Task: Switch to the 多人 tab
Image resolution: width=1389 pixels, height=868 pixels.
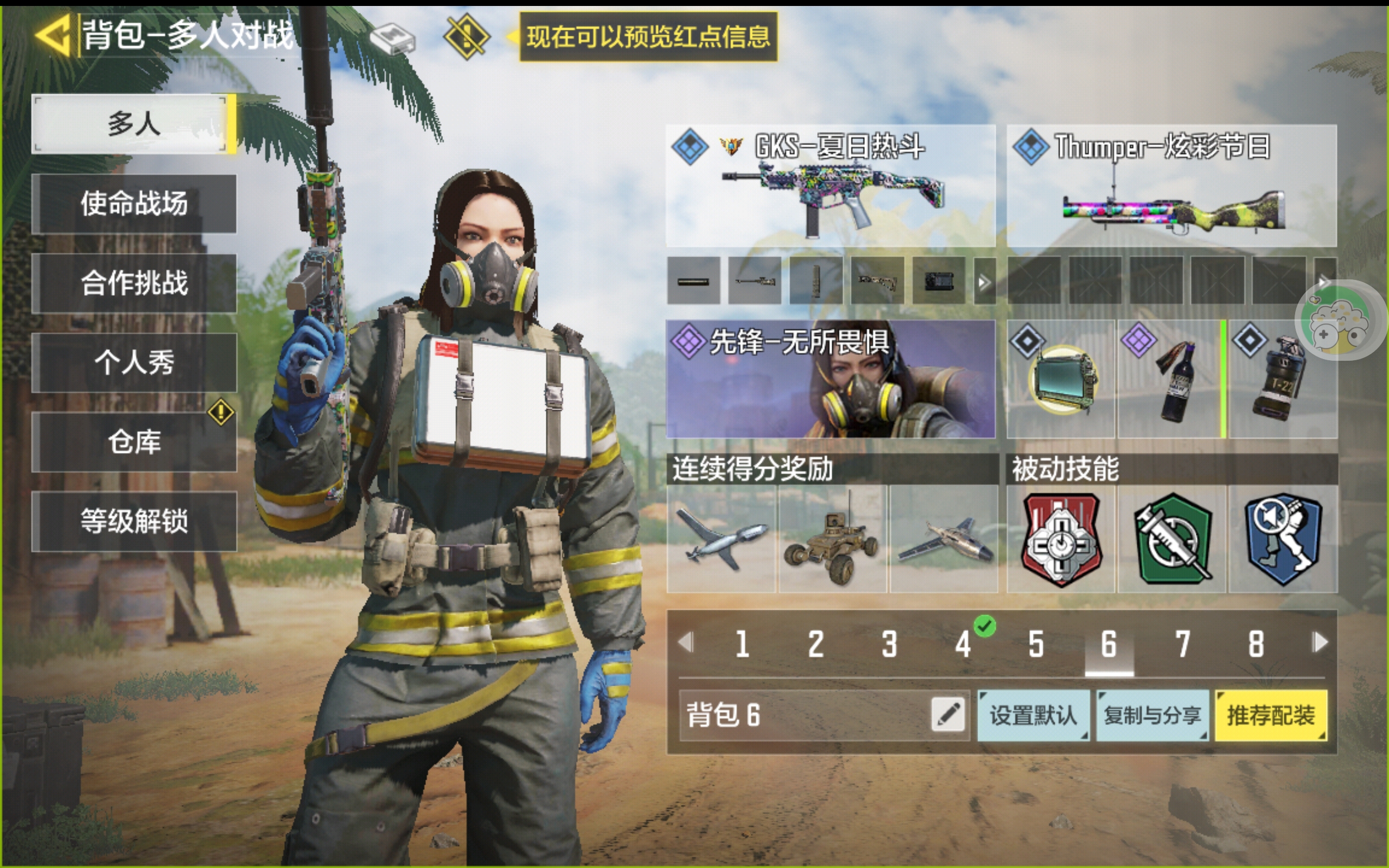Action: pos(133,124)
